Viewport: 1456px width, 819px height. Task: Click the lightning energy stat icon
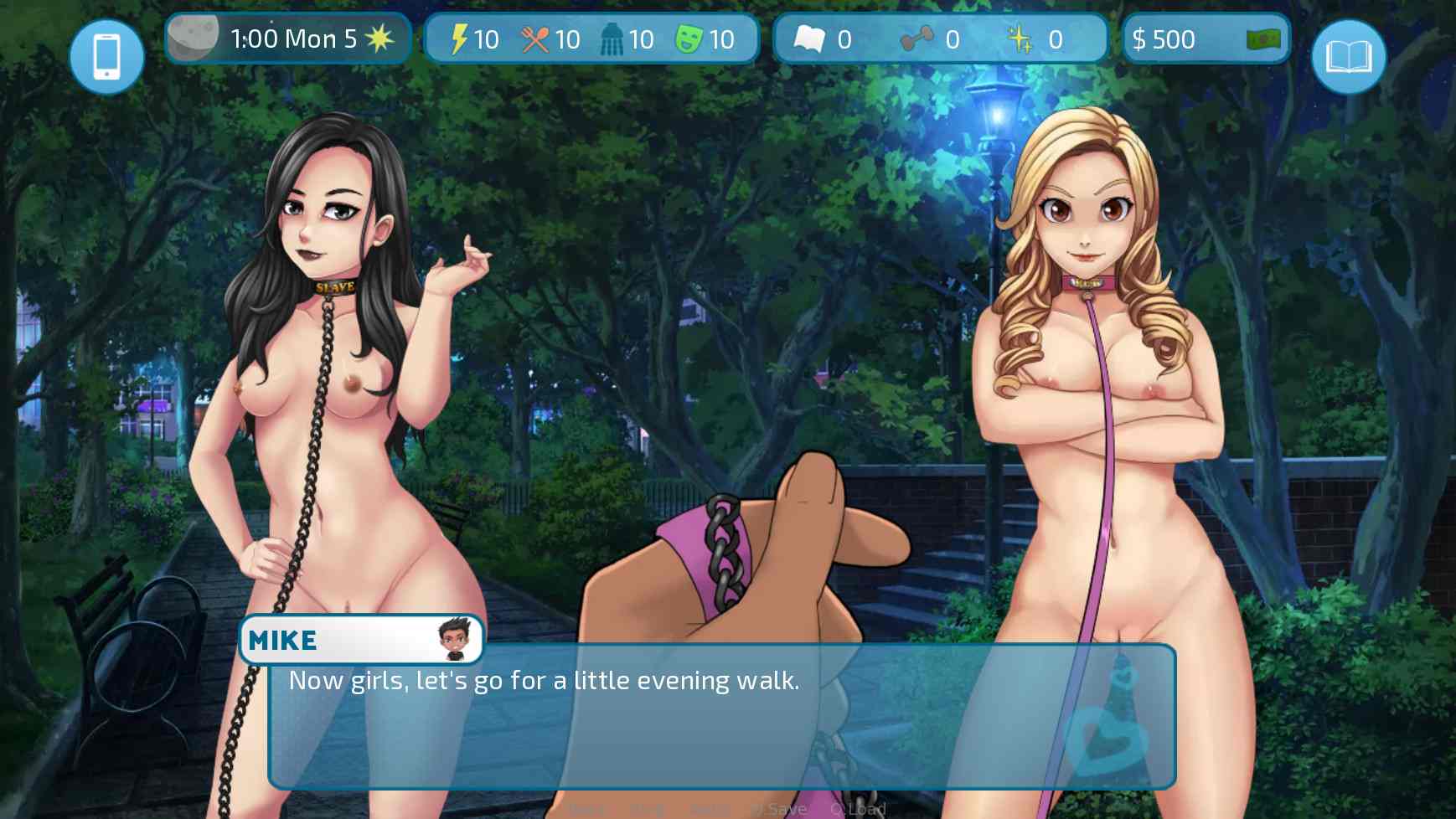pyautogui.click(x=457, y=39)
